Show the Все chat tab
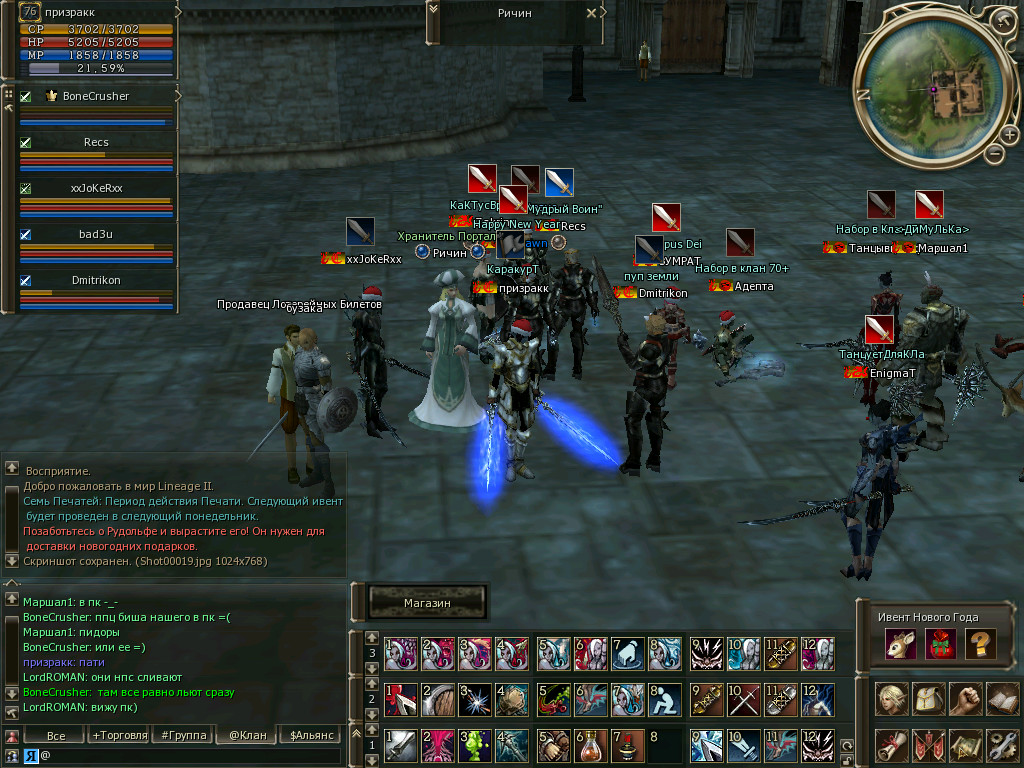Screen dimensions: 1024x768 coord(56,735)
